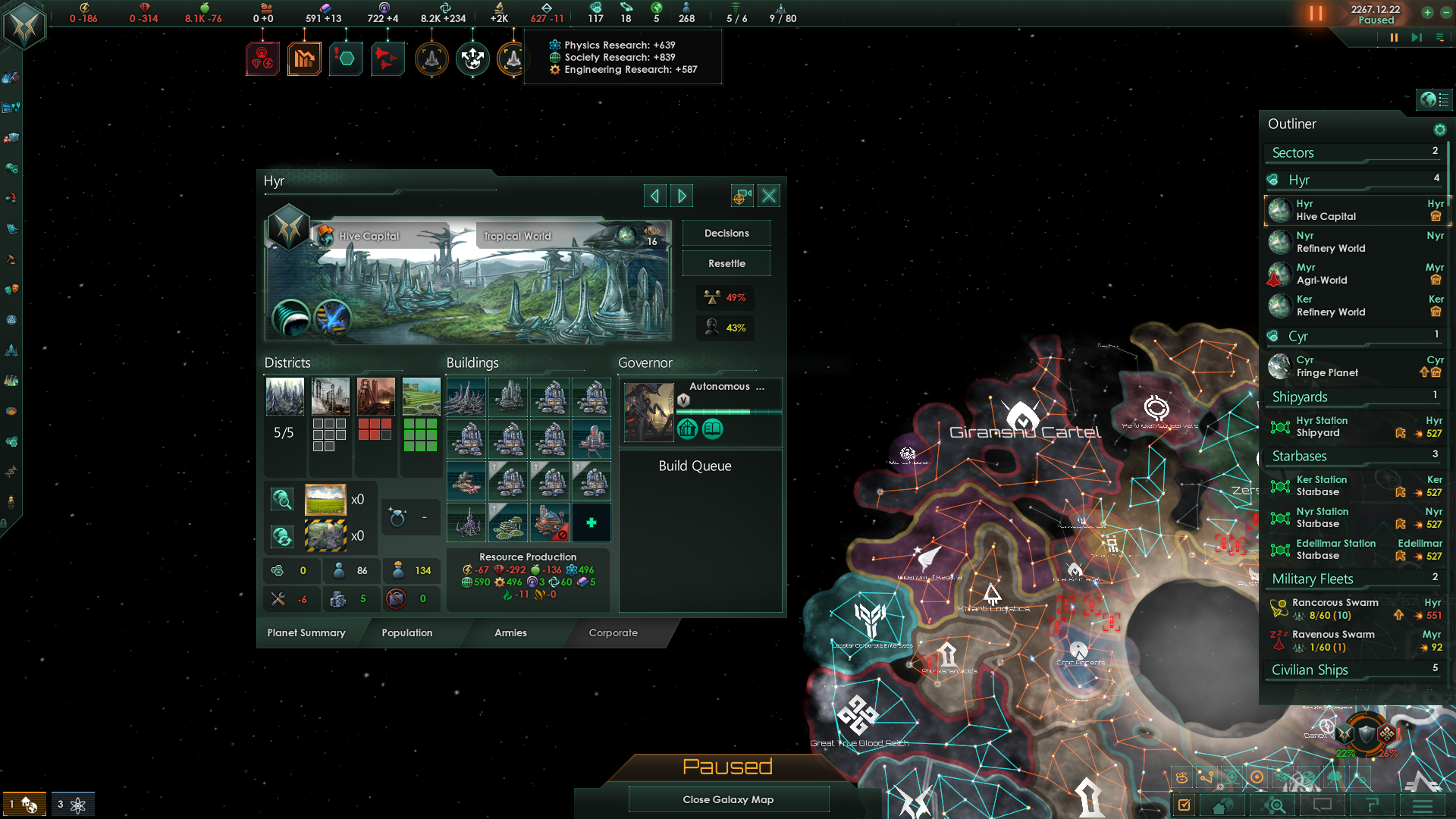Viewport: 1456px width, 819px height.
Task: Close the Hyr planet window
Action: (769, 196)
